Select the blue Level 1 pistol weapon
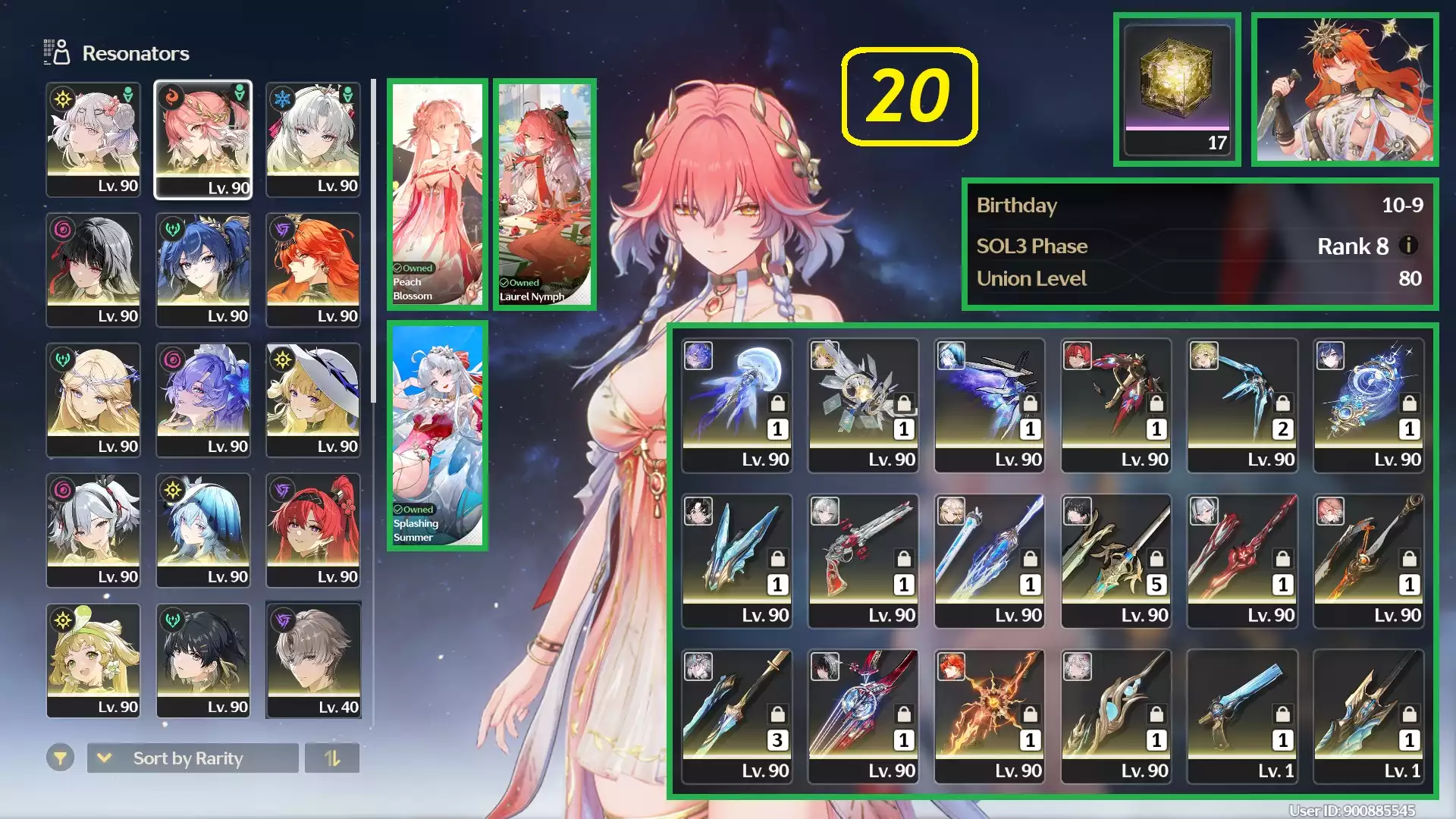This screenshot has width=1456, height=819. click(1242, 717)
